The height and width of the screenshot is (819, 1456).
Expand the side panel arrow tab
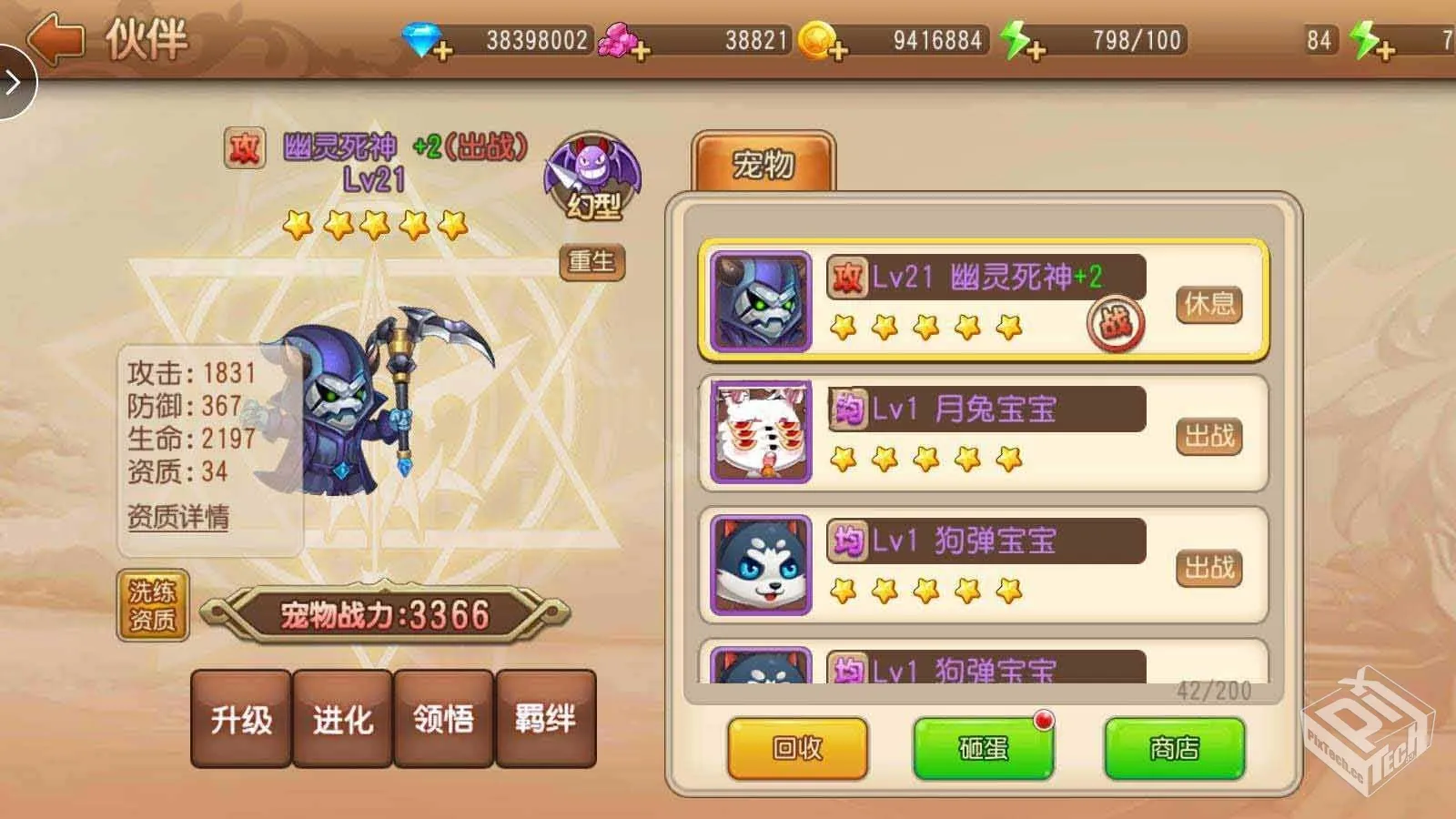coord(15,83)
